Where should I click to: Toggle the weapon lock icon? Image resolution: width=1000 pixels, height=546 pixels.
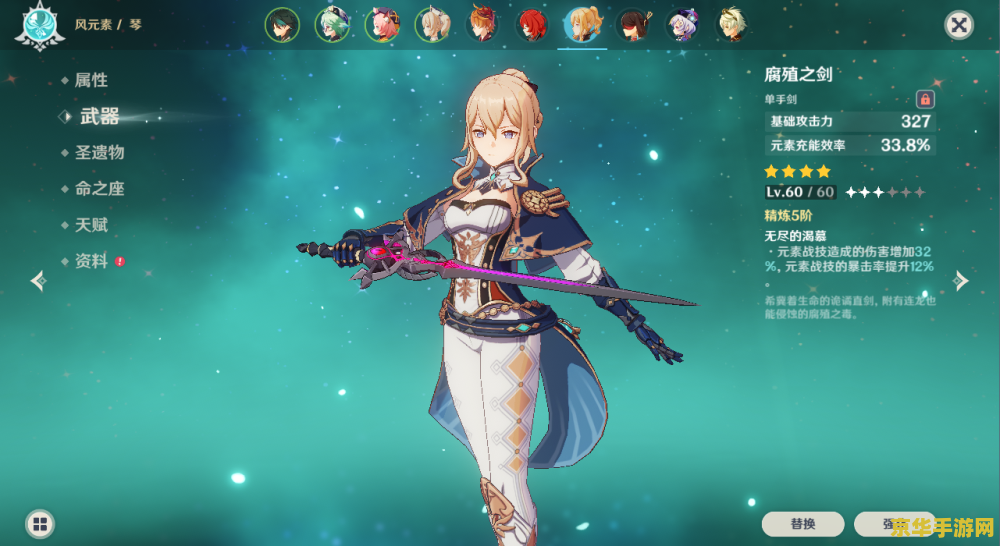925,99
